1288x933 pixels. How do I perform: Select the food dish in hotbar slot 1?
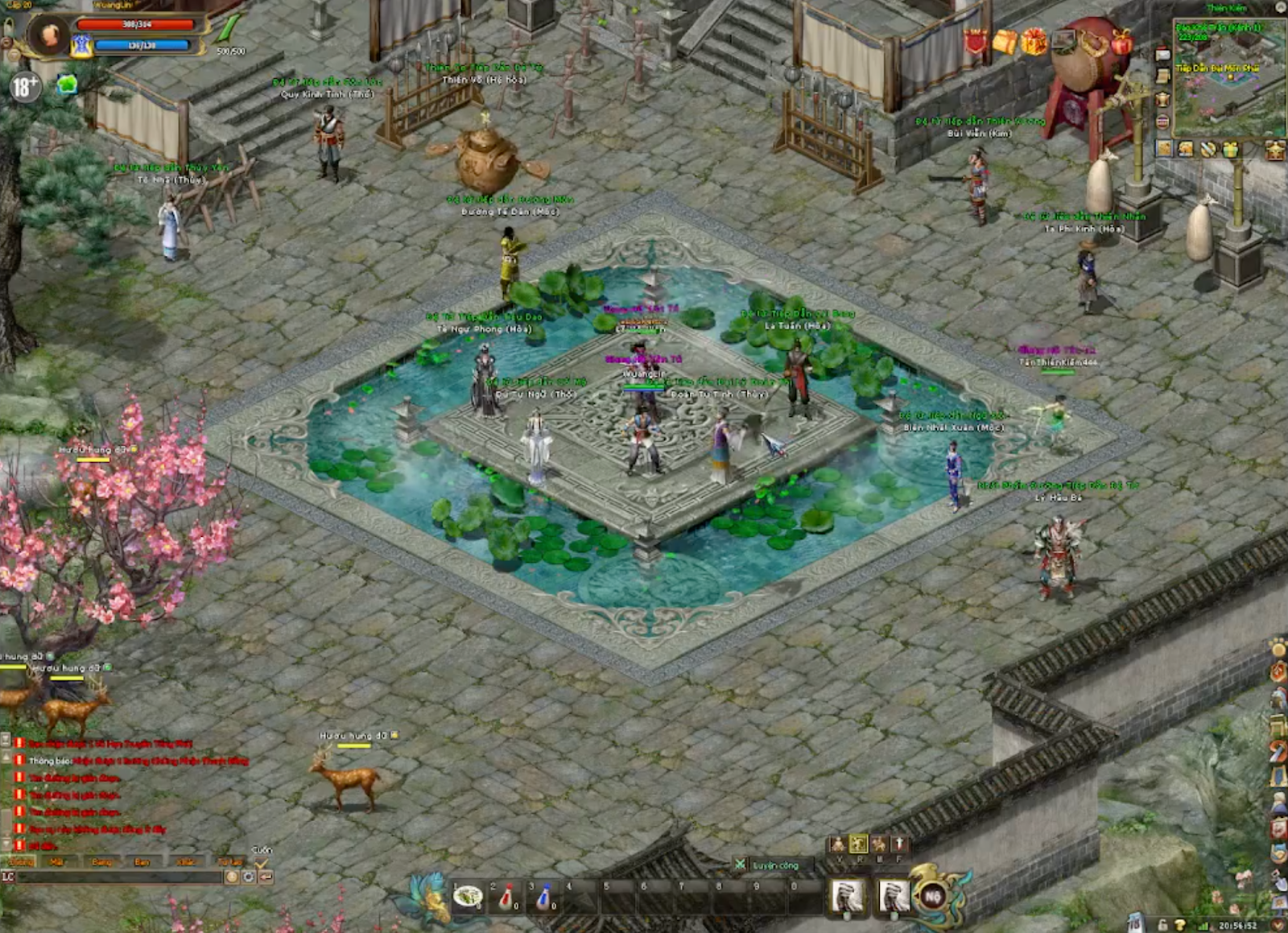(x=468, y=897)
